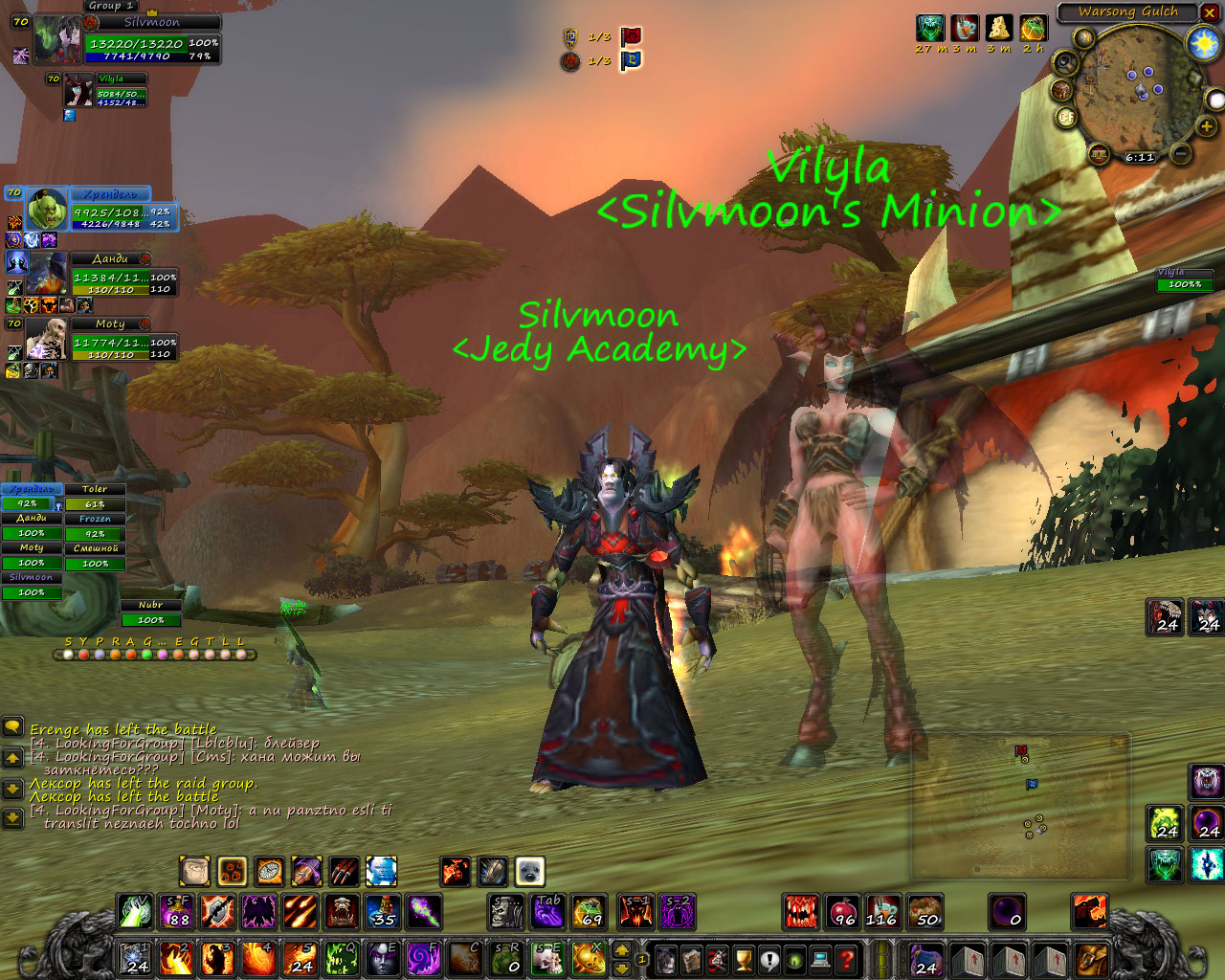The image size is (1225, 980).
Task: Zoom out on the minimap
Action: coord(1182,153)
